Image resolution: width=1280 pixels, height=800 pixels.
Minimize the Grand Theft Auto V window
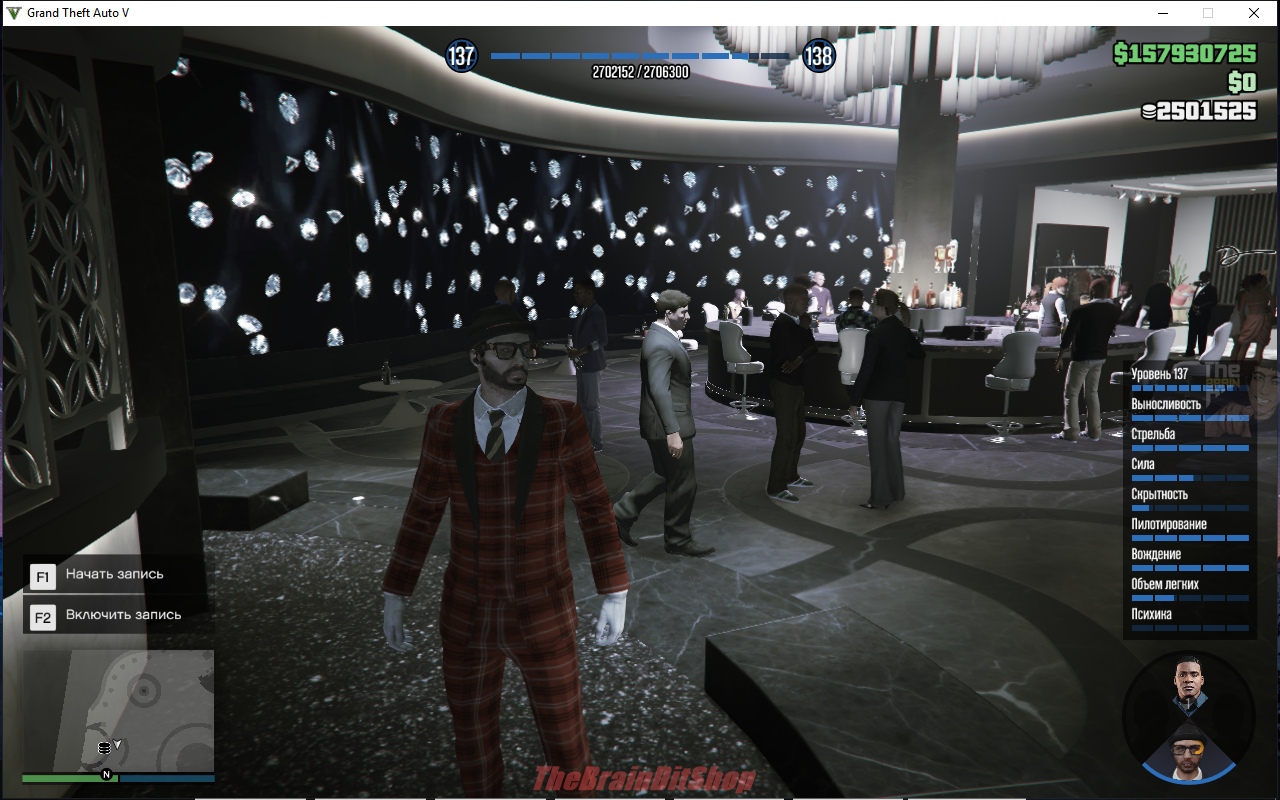coord(1163,13)
